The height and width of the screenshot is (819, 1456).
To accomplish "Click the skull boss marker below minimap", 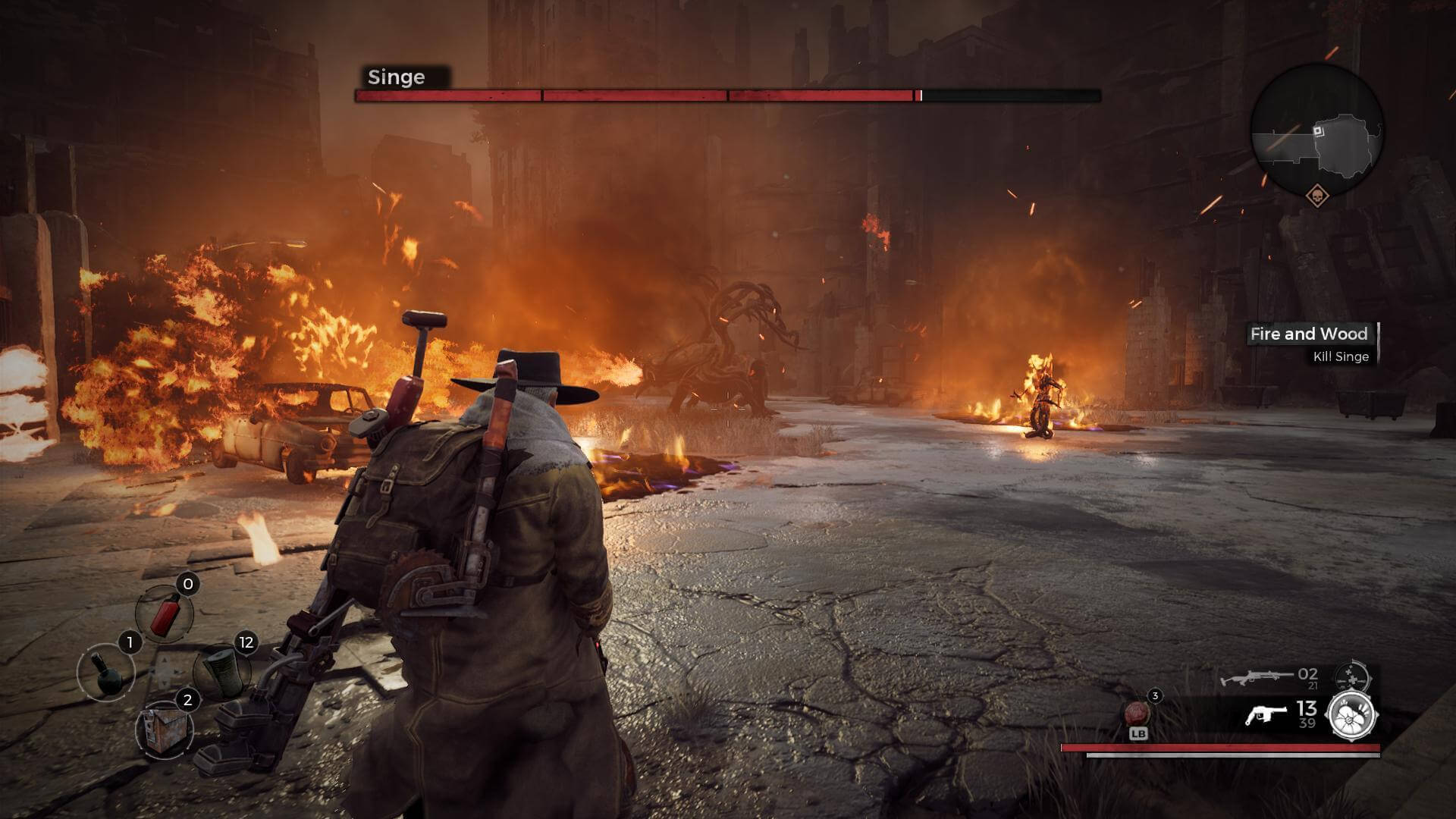I will [x=1318, y=196].
